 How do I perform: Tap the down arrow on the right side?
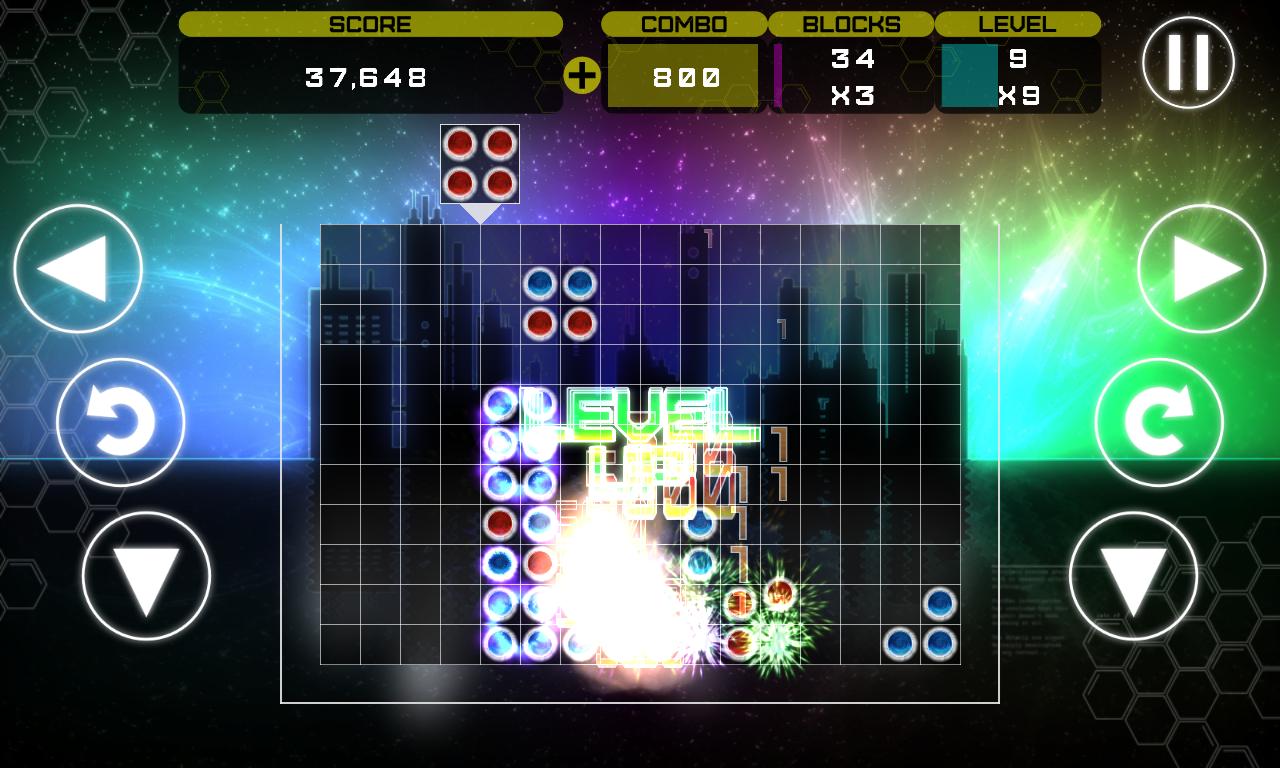coord(1133,576)
